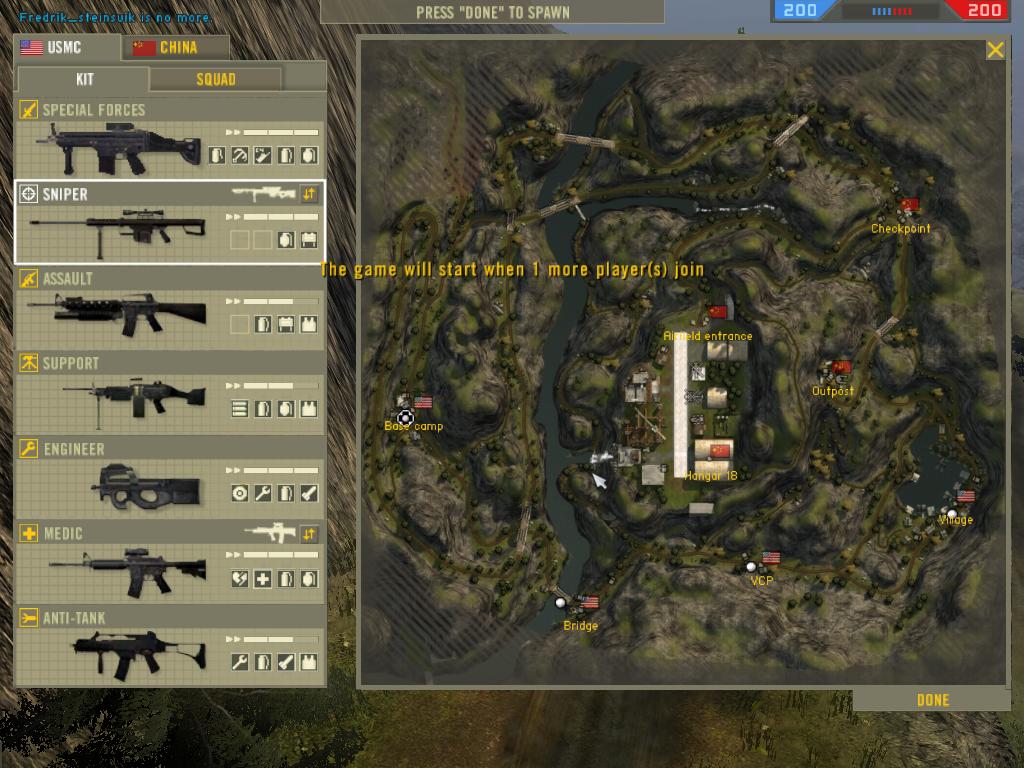Select the Bridge spawn point
Image resolution: width=1024 pixels, height=768 pixels.
click(561, 602)
